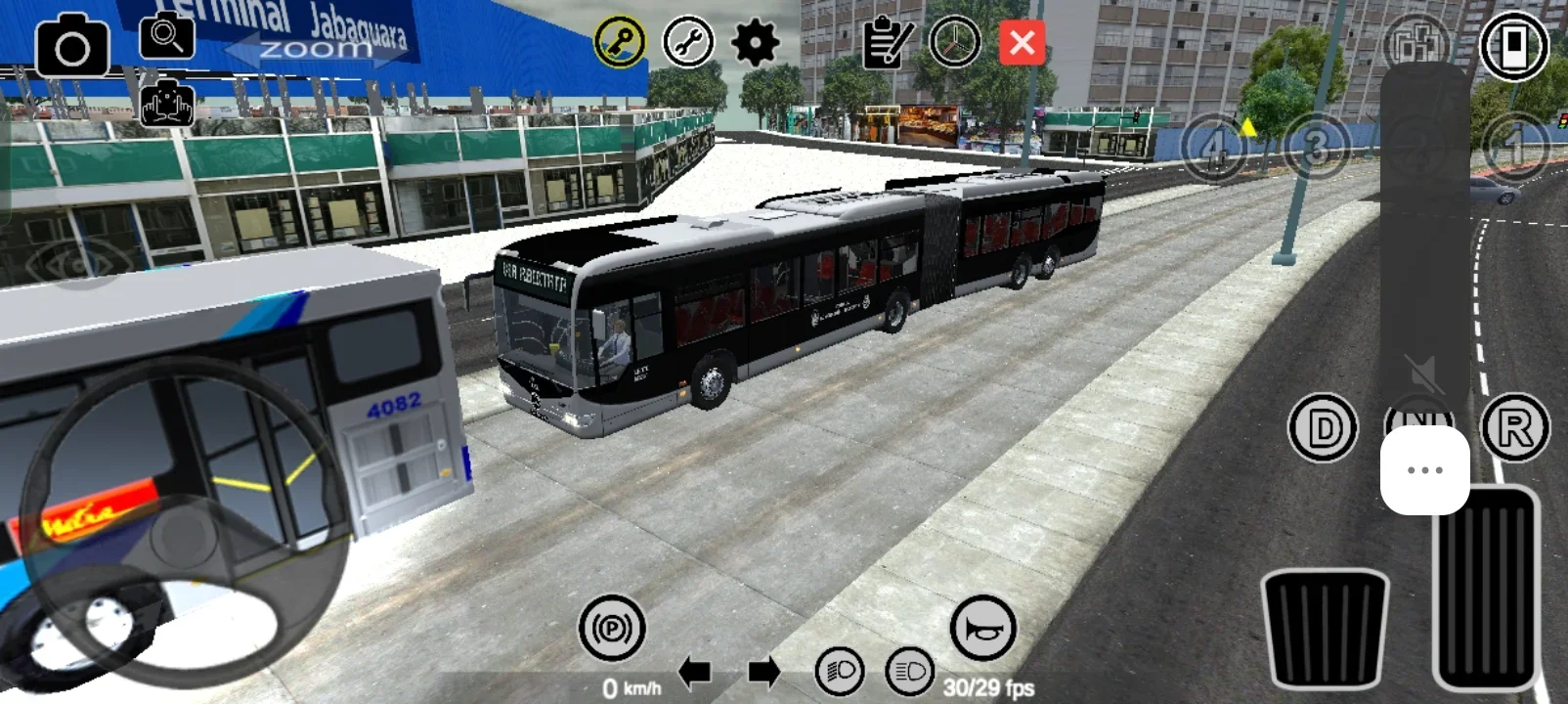Viewport: 1568px width, 704px height.
Task: Open the zoom magnifier tool
Action: point(166,37)
